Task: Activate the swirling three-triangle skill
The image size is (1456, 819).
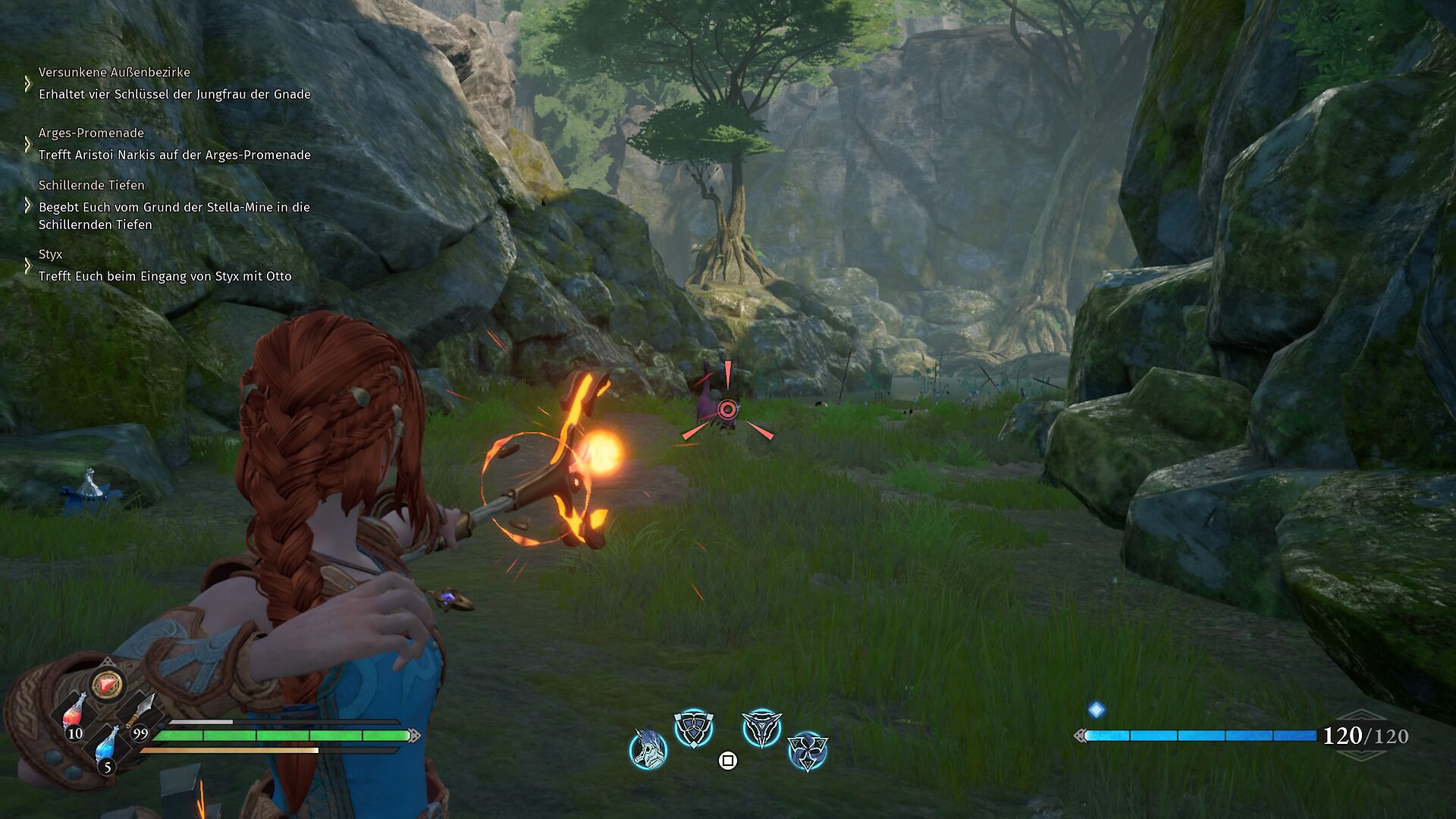Action: tap(807, 751)
